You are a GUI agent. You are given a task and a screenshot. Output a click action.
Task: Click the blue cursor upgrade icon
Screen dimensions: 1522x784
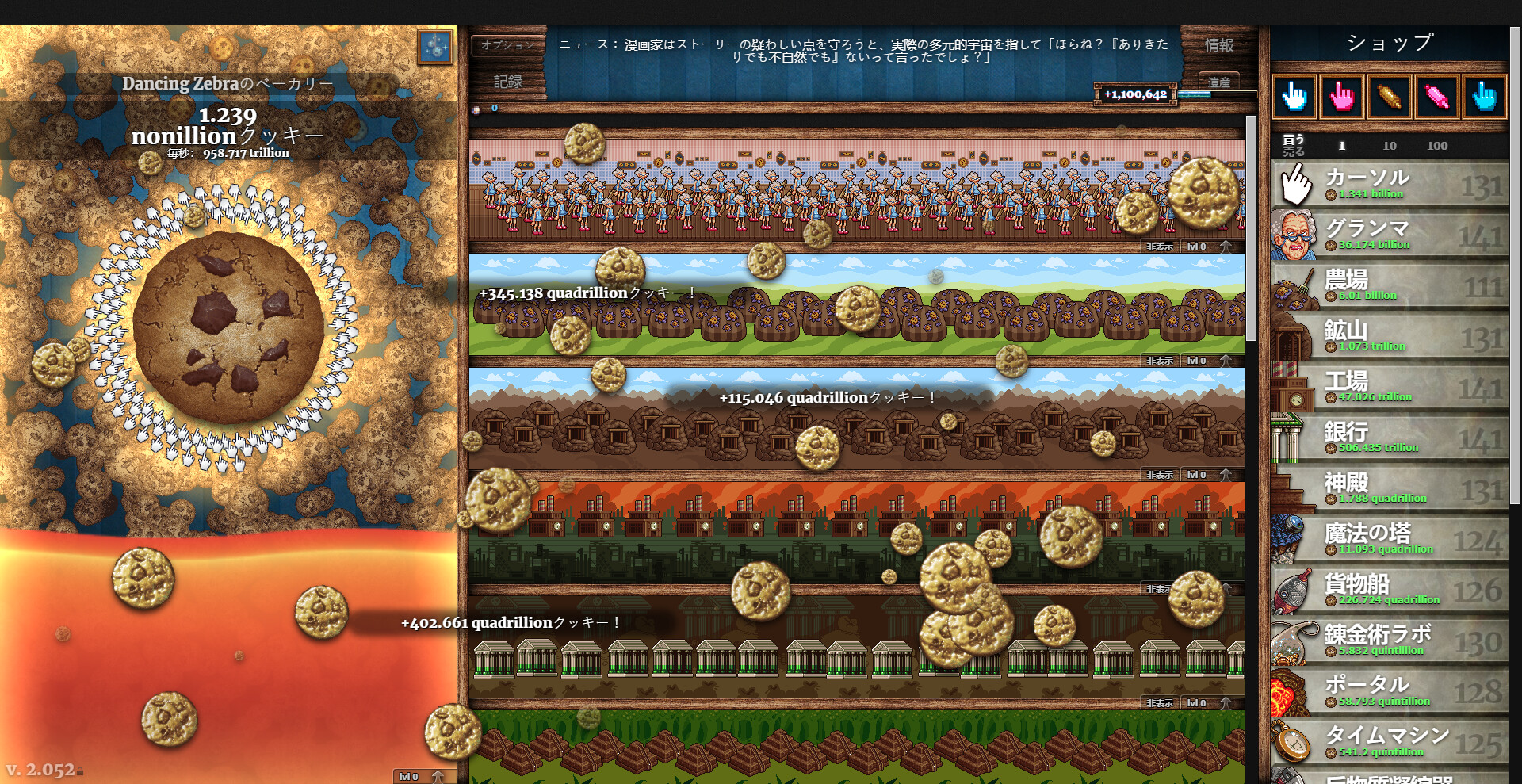click(1481, 97)
